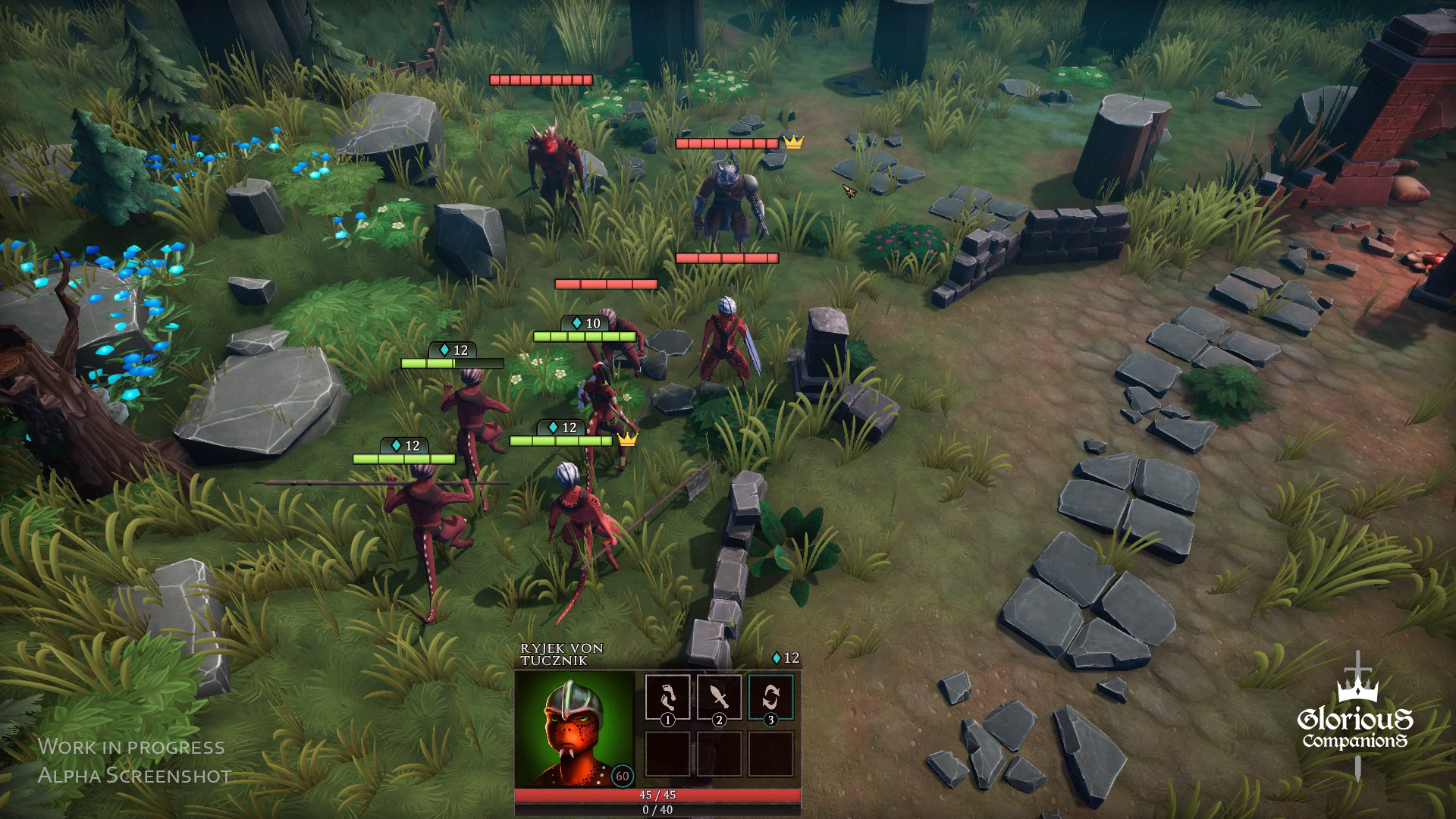Select the sword attack ability

(x=719, y=696)
